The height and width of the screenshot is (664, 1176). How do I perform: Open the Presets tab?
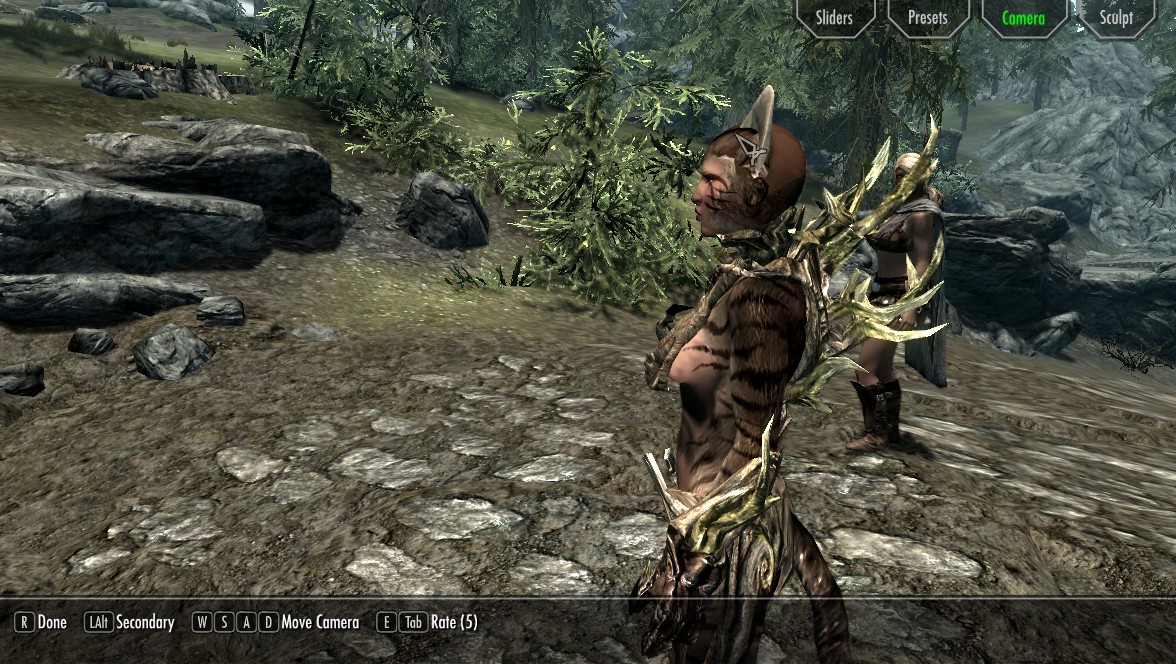[928, 17]
